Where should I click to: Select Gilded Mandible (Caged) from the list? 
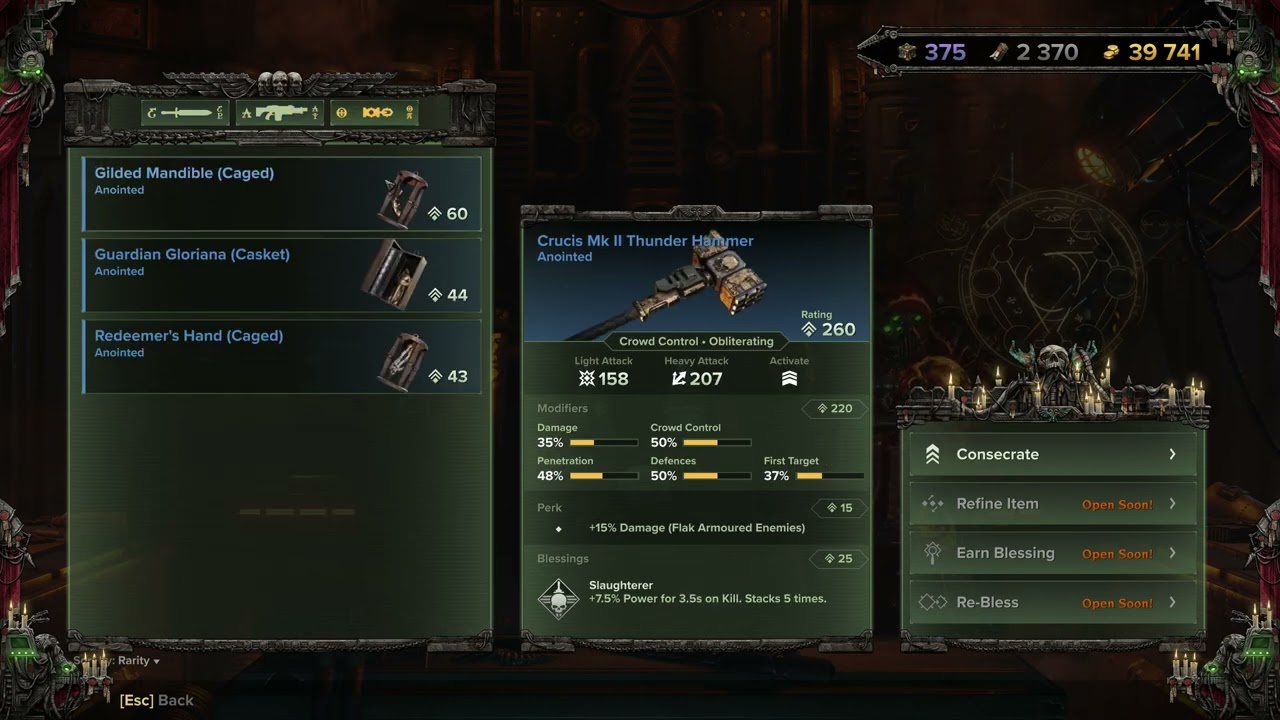tap(282, 193)
